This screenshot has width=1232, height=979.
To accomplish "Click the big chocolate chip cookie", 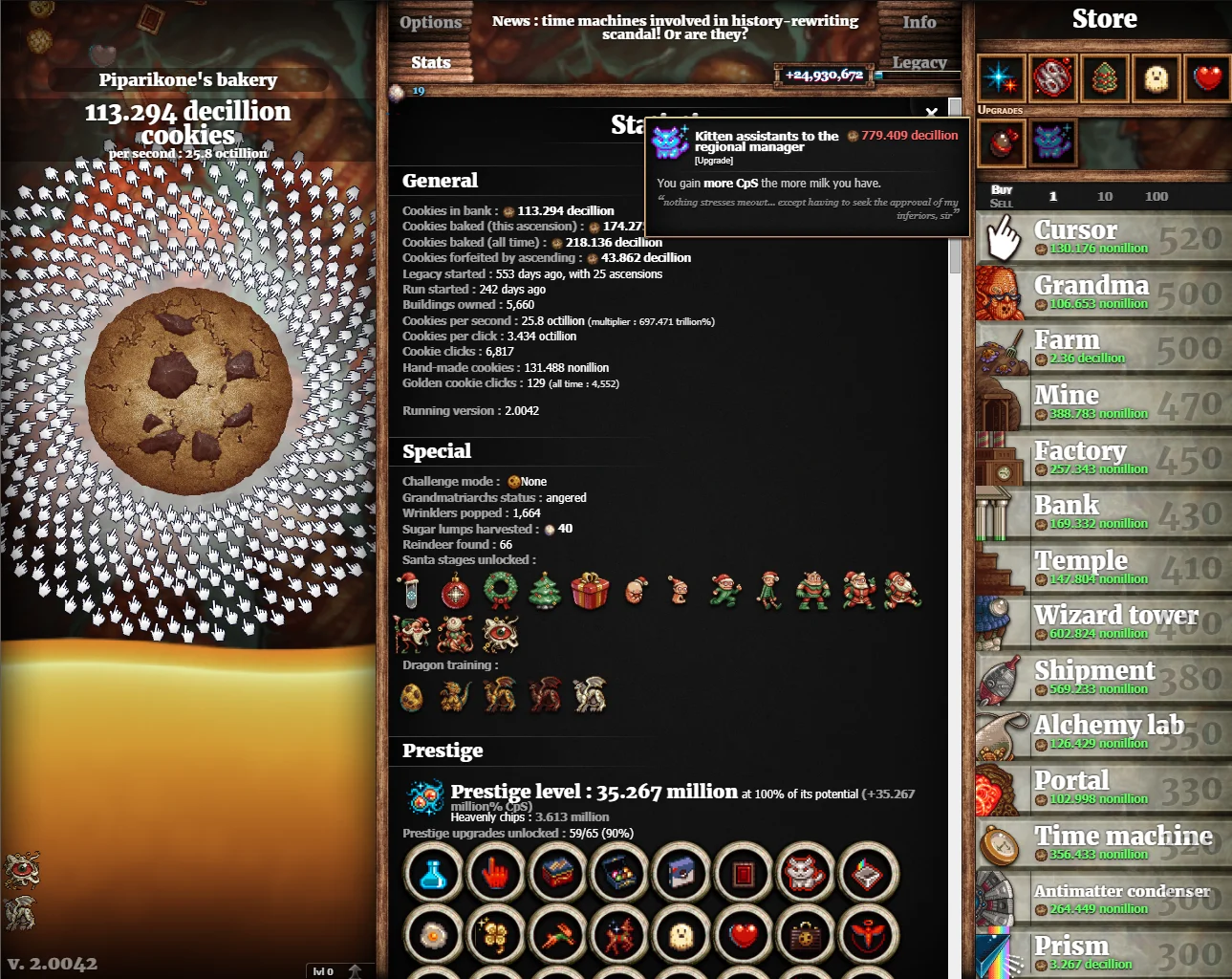I will [188, 391].
